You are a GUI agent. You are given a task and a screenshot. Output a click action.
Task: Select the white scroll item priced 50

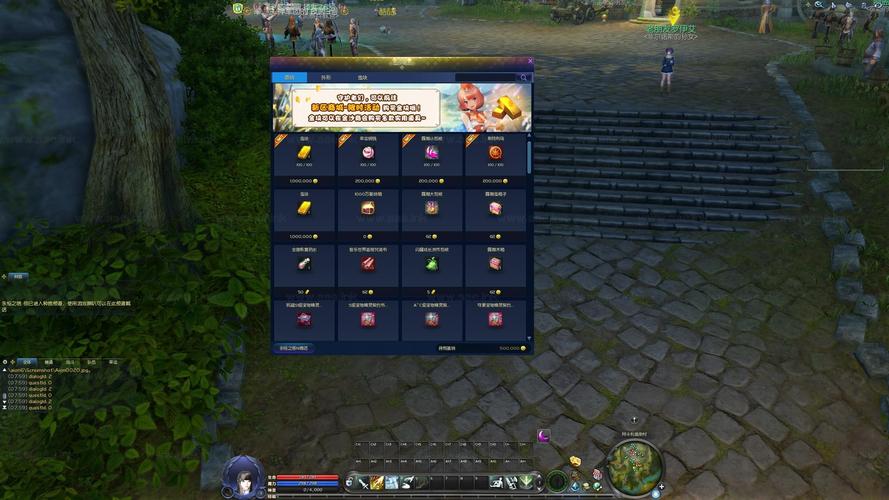pyautogui.click(x=304, y=264)
